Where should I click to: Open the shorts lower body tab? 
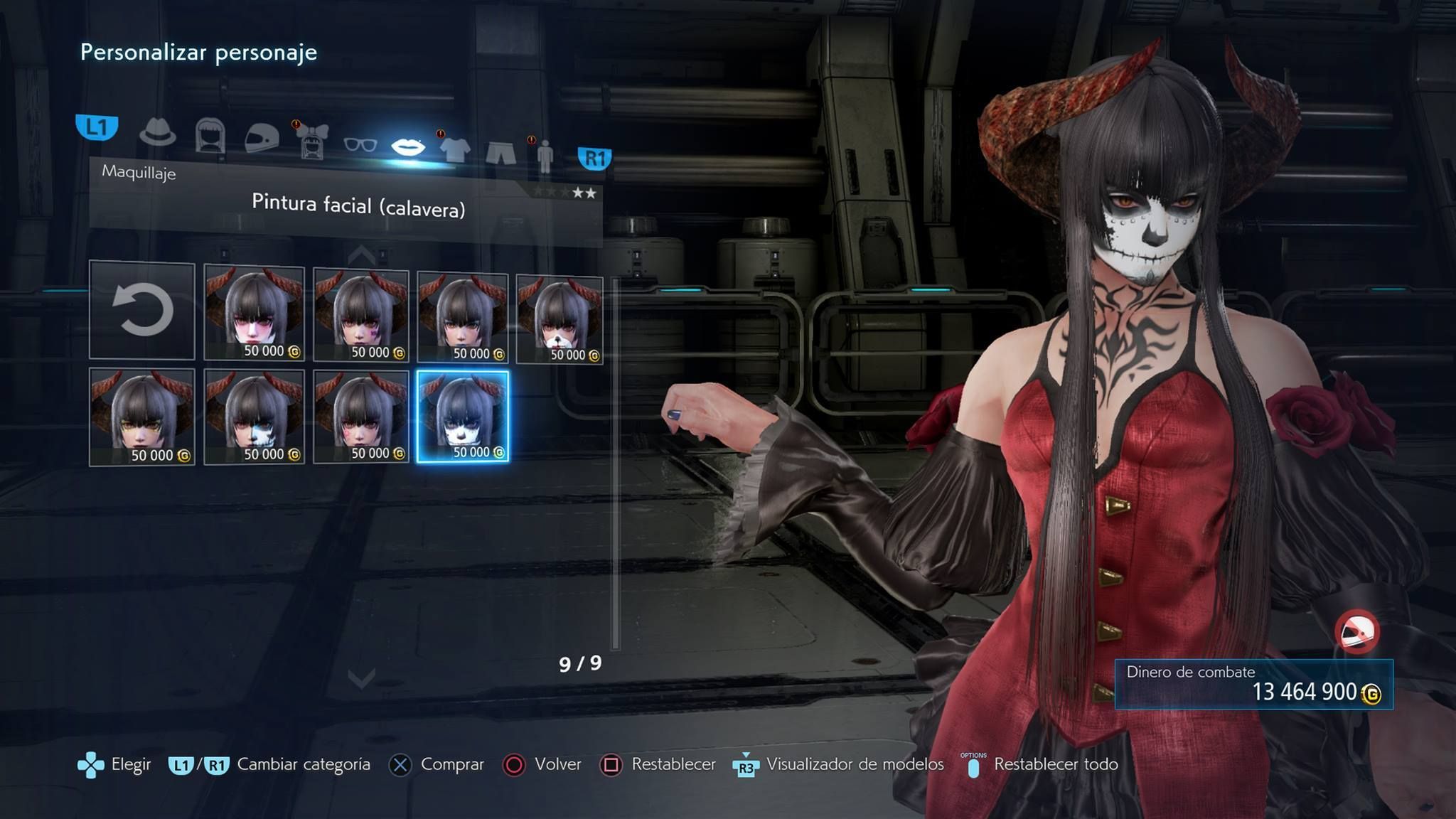pyautogui.click(x=500, y=152)
